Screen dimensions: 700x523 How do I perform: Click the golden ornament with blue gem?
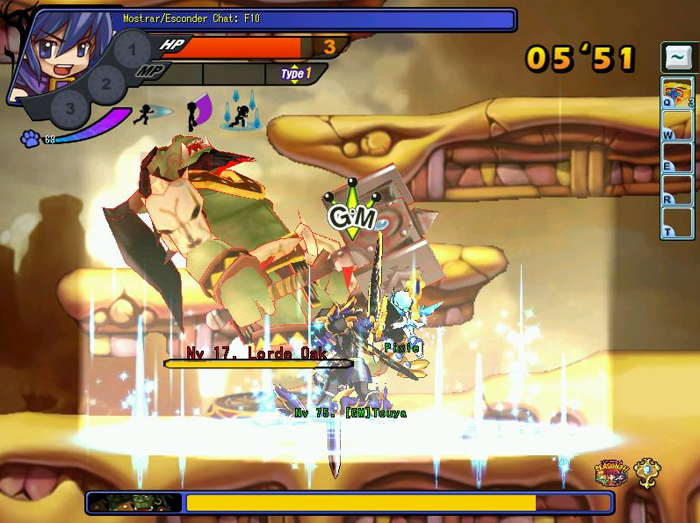[x=649, y=472]
